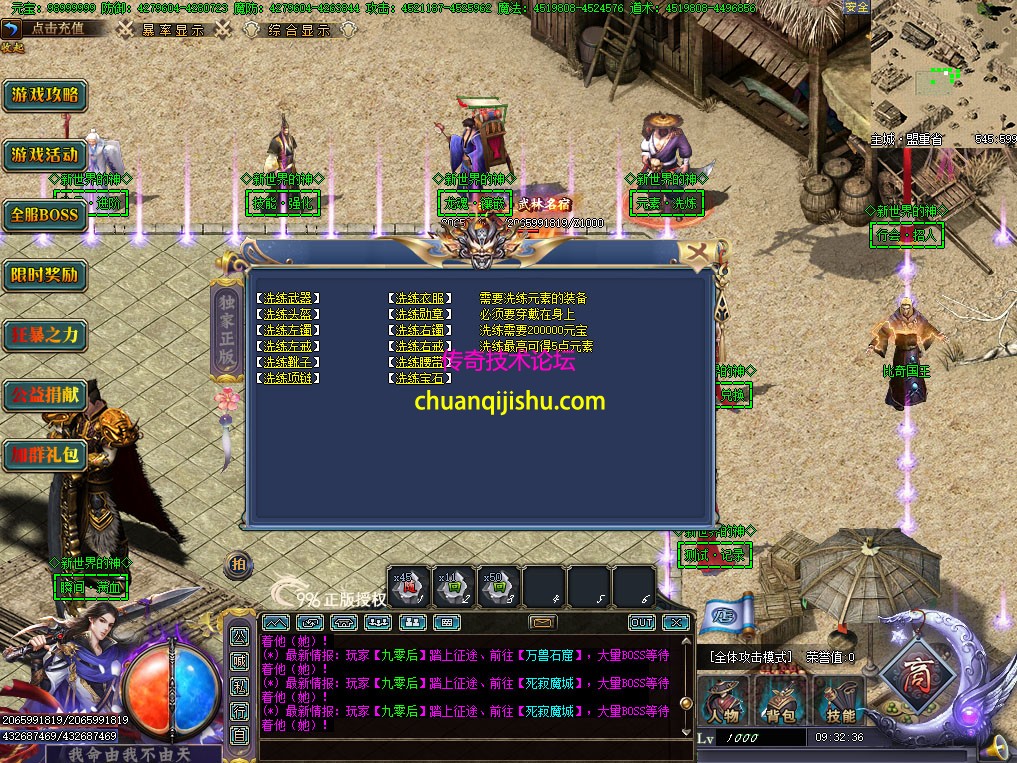Open the 技能 skills panel
Image resolution: width=1017 pixels, height=763 pixels.
[x=840, y=701]
